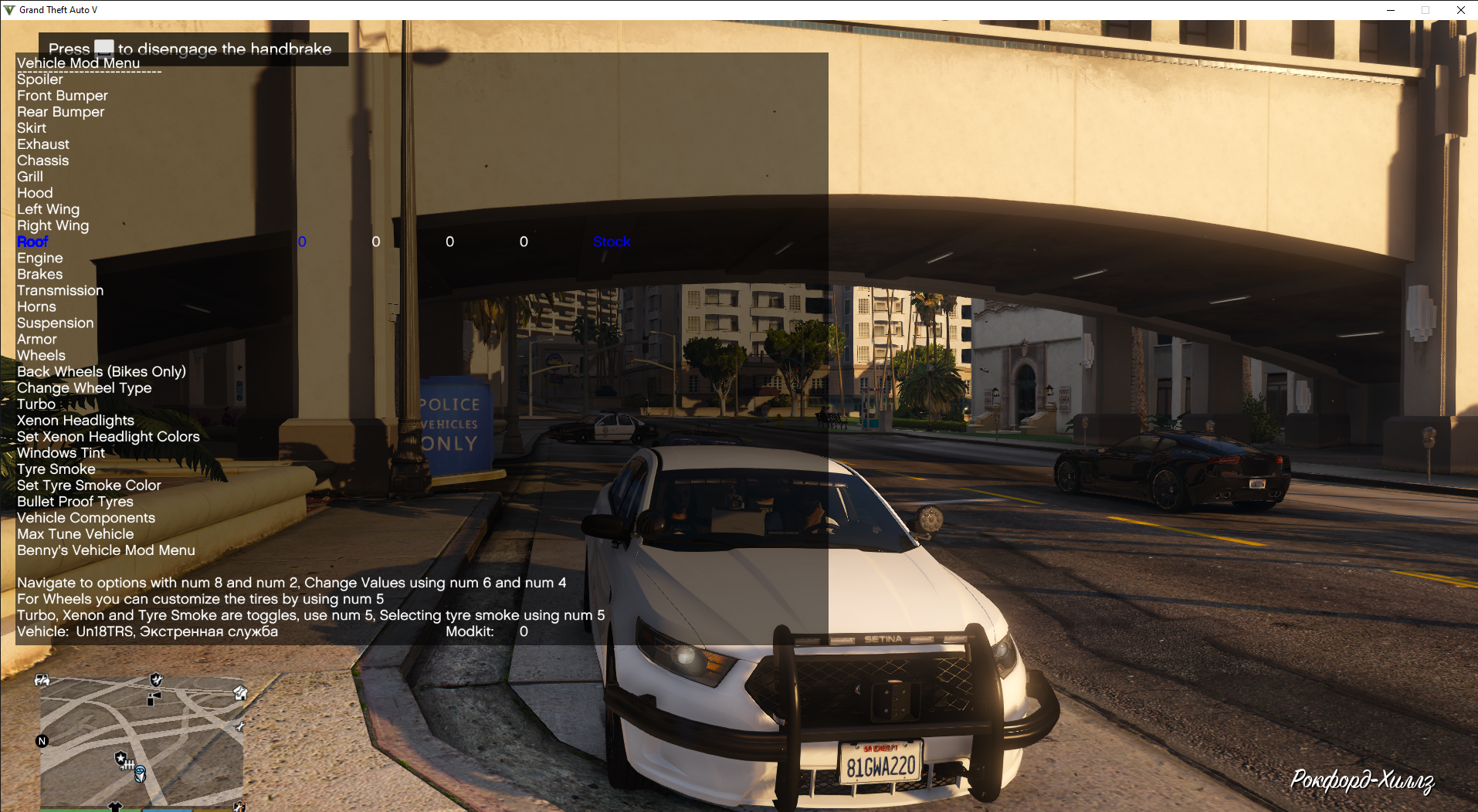Select the Spoiler mod entry
This screenshot has height=812, width=1478.
(x=40, y=80)
